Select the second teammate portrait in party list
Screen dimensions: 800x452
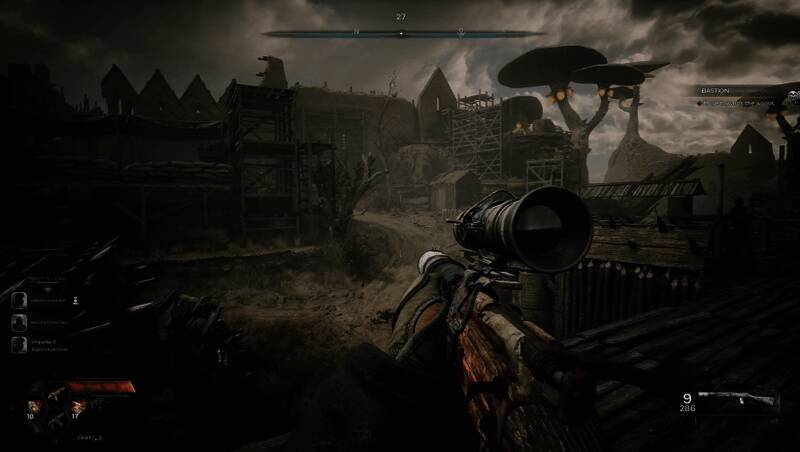[19, 321]
